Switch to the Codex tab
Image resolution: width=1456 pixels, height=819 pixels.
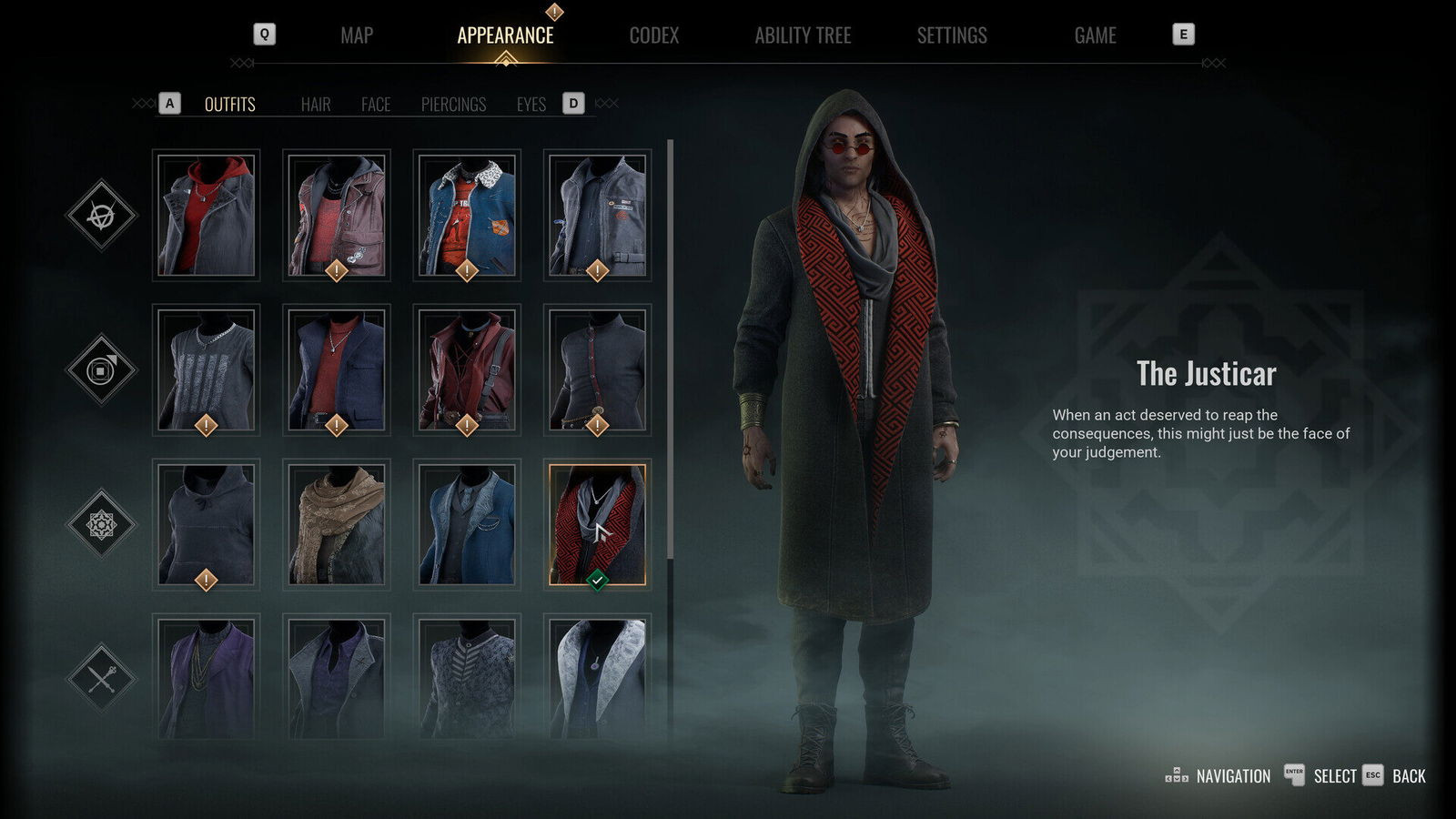click(x=655, y=35)
